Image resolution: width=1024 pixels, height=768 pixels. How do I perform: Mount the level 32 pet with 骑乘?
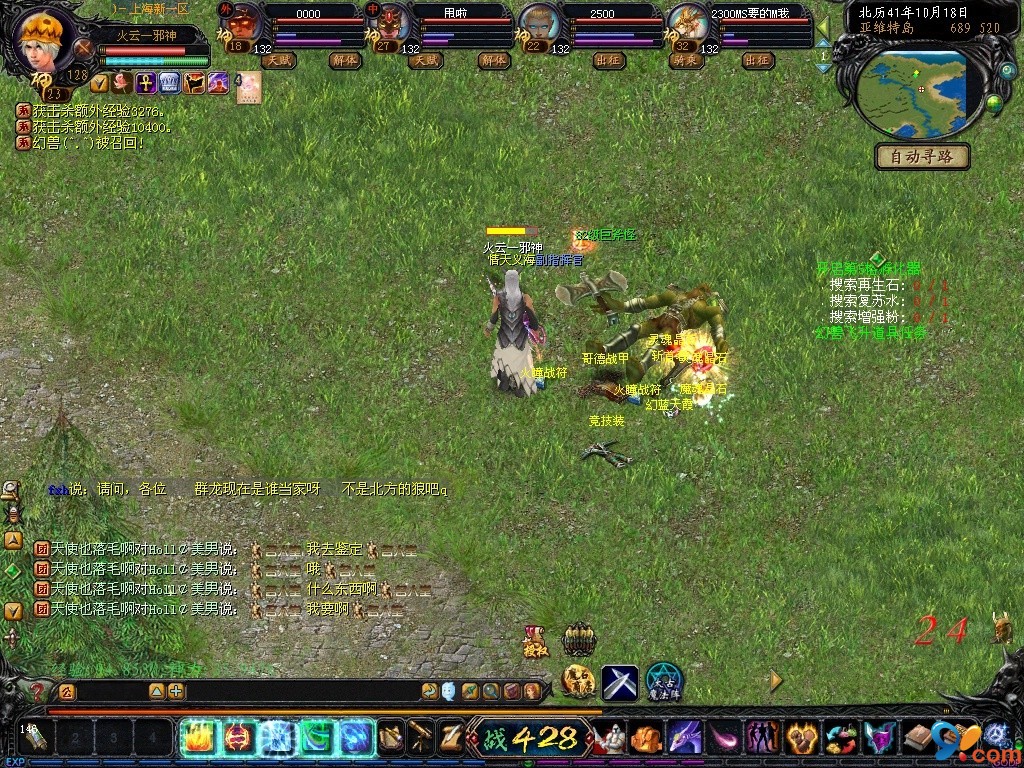pyautogui.click(x=684, y=60)
